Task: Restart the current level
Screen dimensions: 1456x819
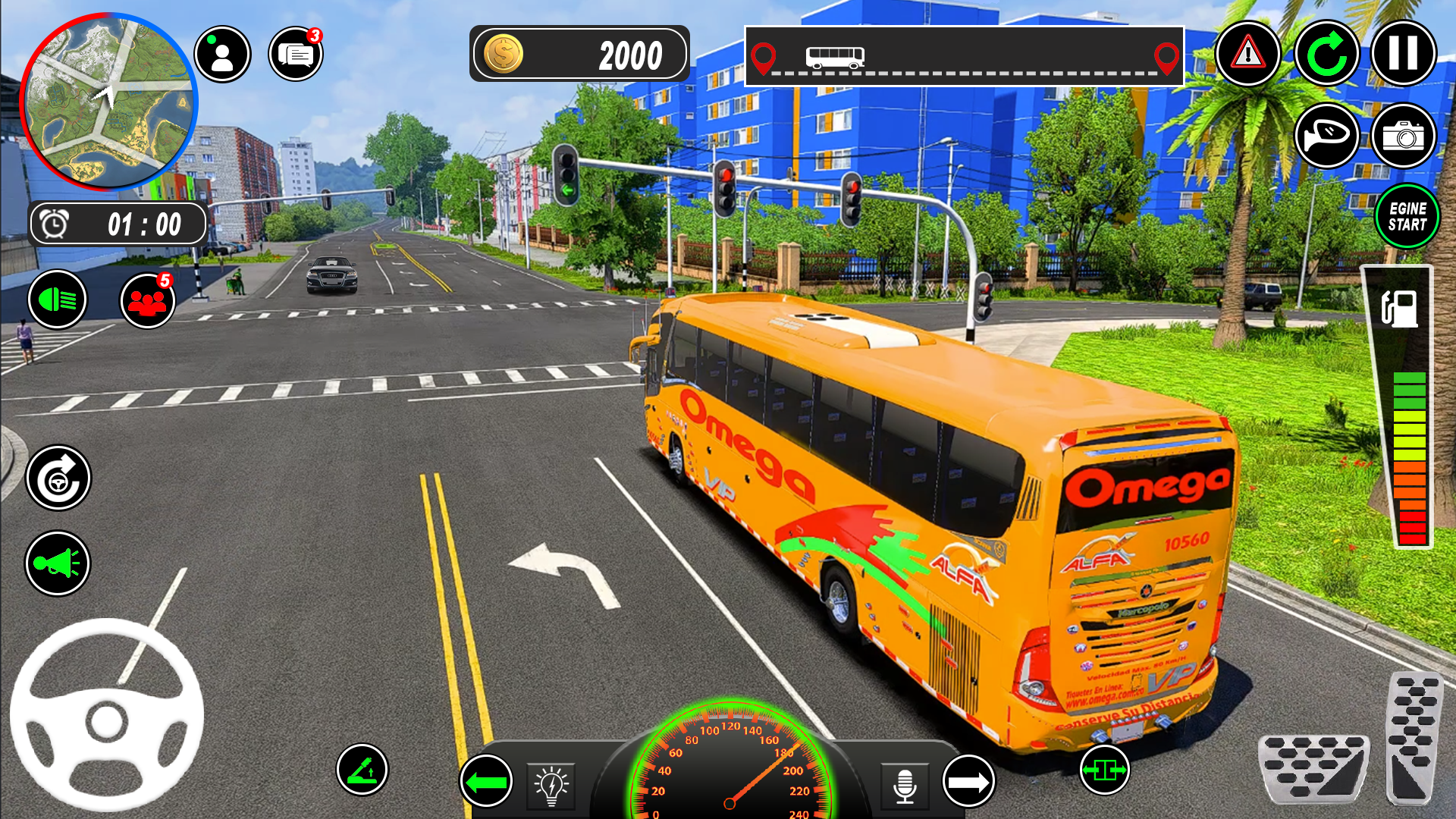Action: coord(1326,53)
